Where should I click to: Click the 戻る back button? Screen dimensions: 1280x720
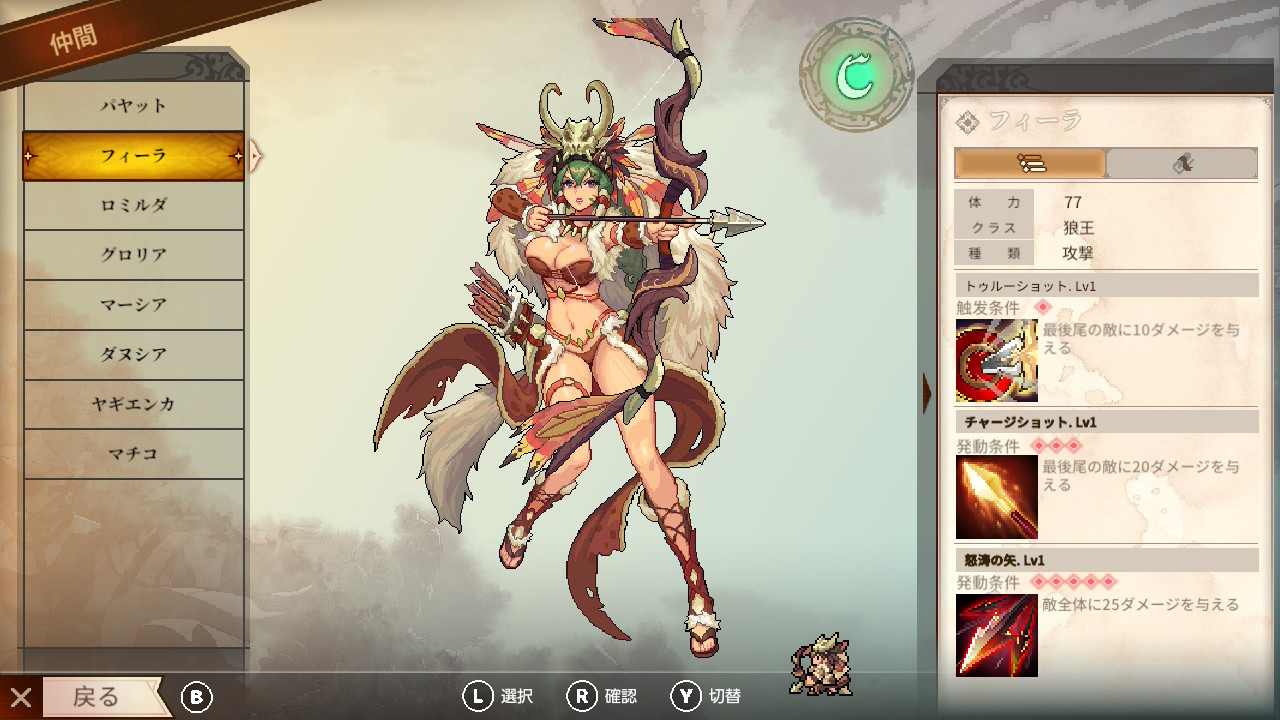(x=97, y=697)
